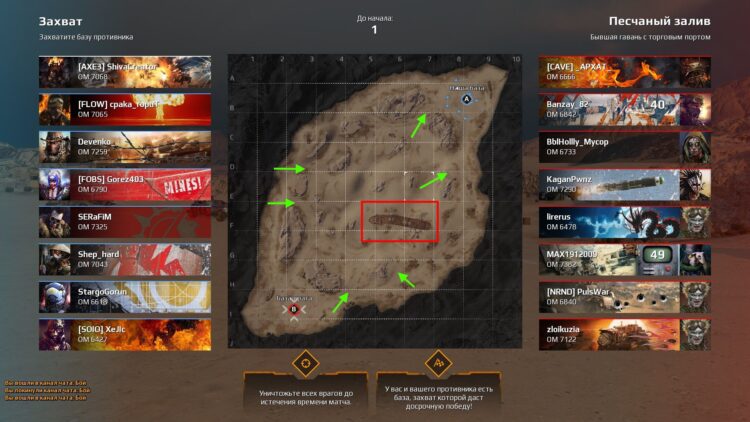750x422 pixels.
Task: Select player [AXE3] ShivaCreator's row
Action: (x=125, y=71)
